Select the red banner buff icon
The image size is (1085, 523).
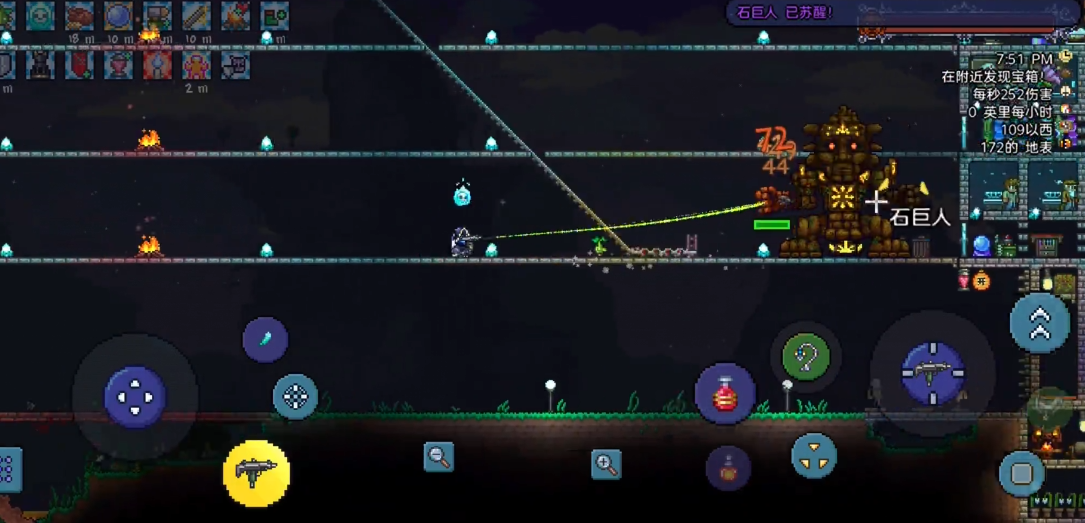pyautogui.click(x=79, y=65)
